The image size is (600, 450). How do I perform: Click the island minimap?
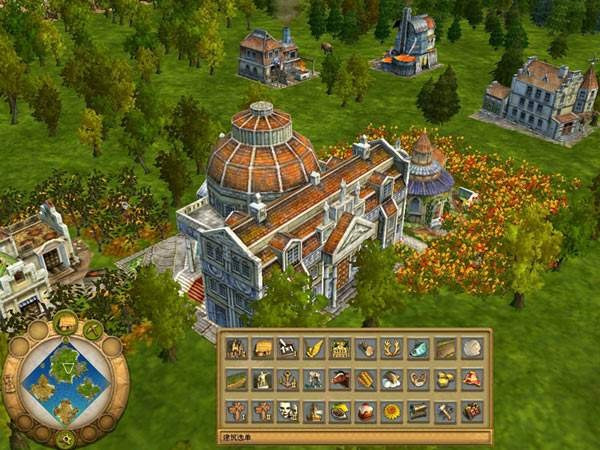pos(64,383)
